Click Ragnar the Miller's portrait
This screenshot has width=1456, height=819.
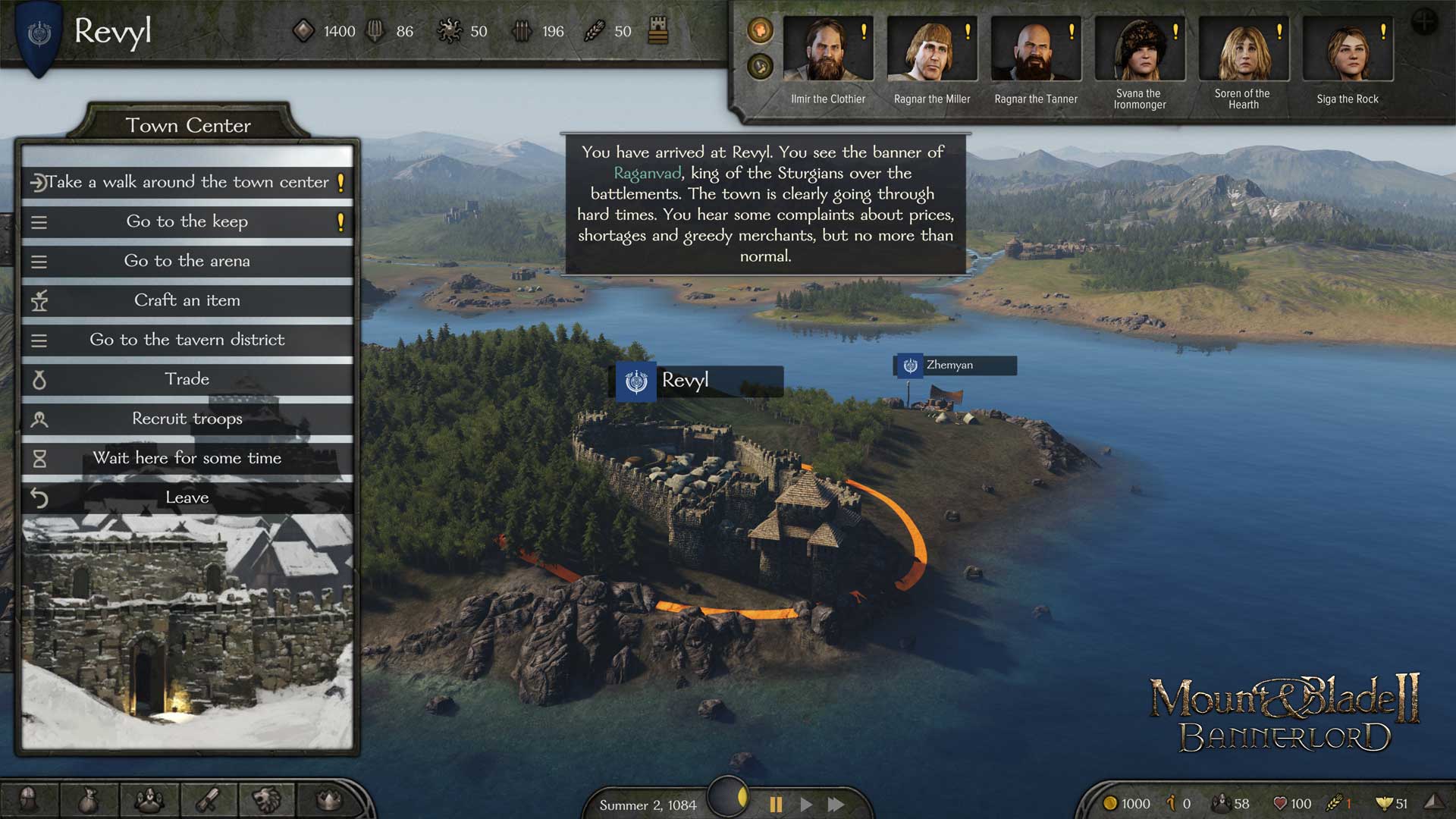[x=931, y=50]
